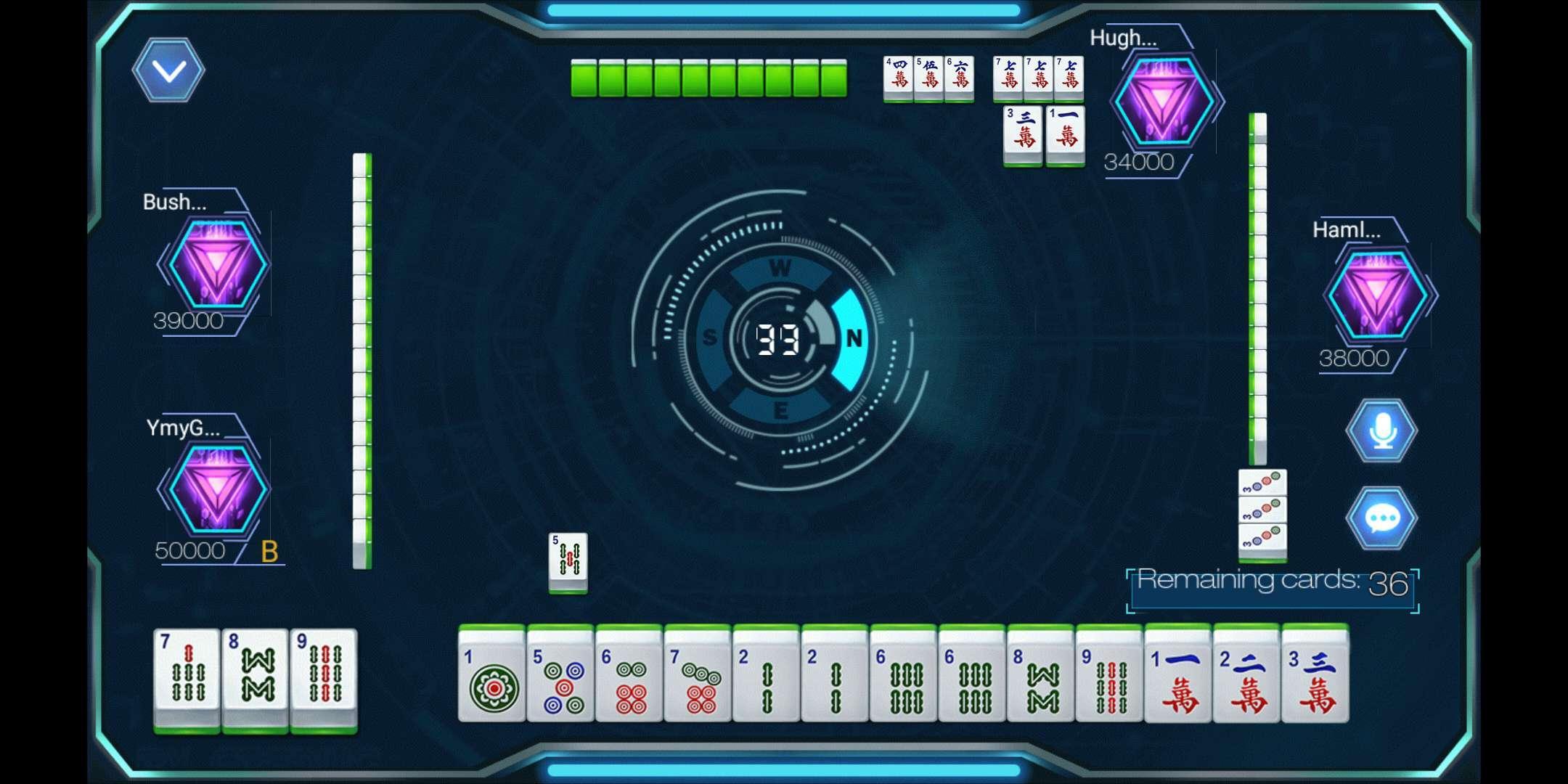1568x784 pixels.
Task: Select the 1 circle tile in hand
Action: click(x=491, y=679)
